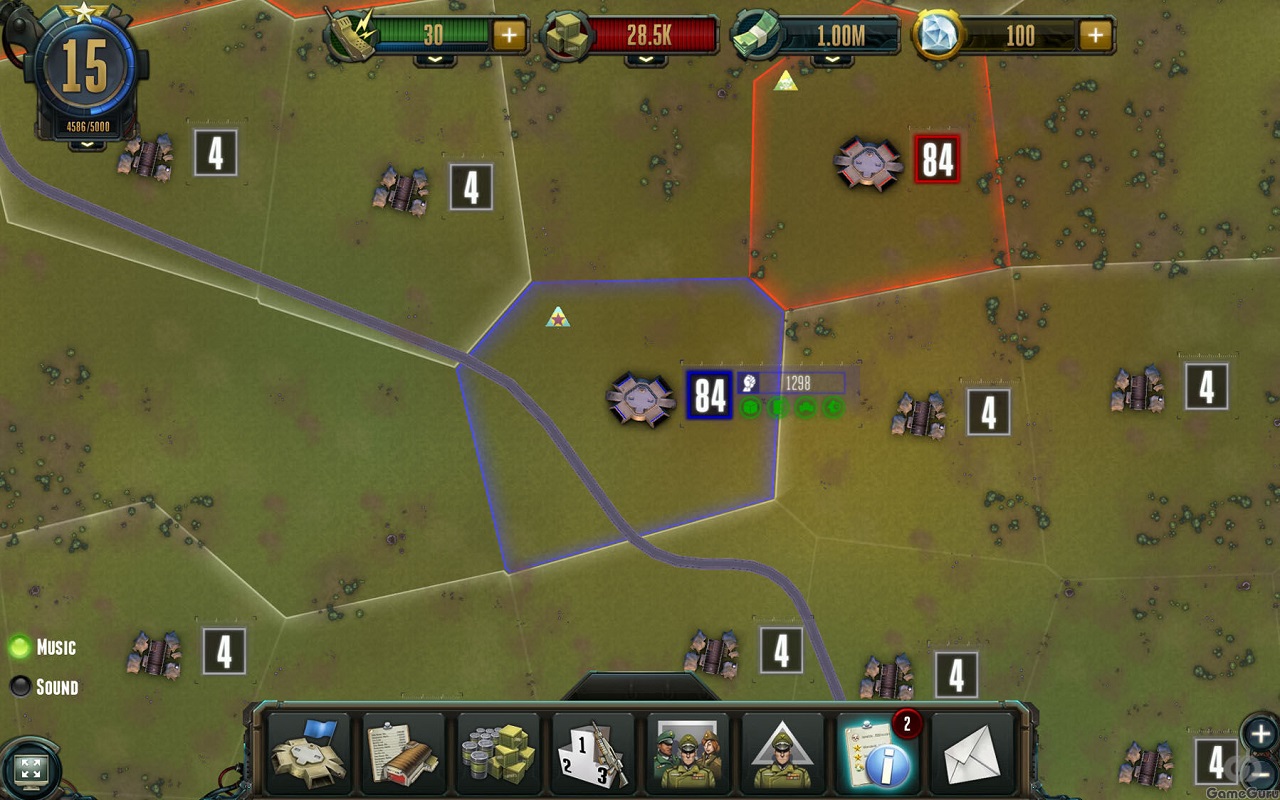Zoom in the map with plus button
1280x800 pixels.
[1259, 733]
